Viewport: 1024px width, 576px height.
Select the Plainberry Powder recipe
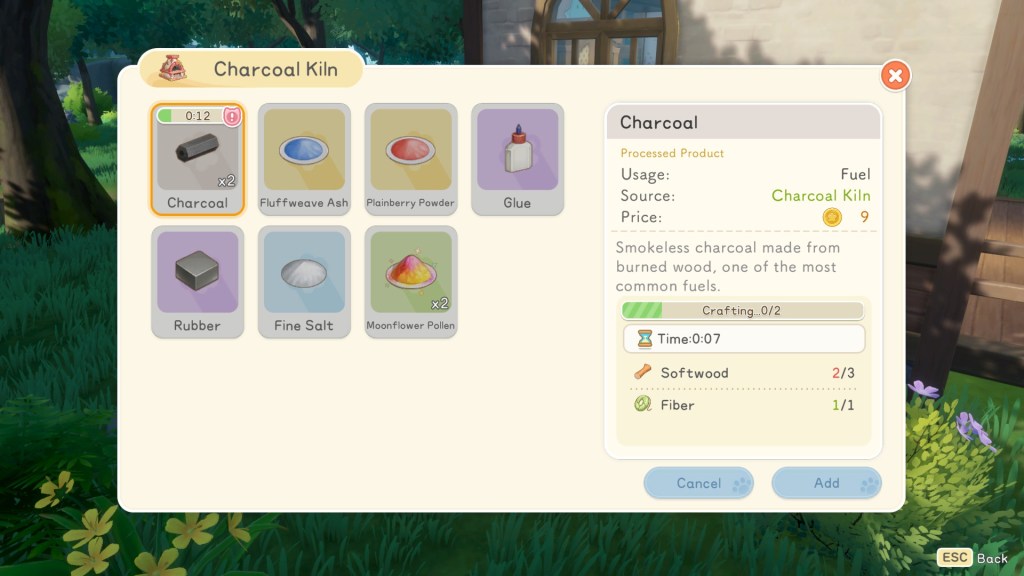click(411, 159)
